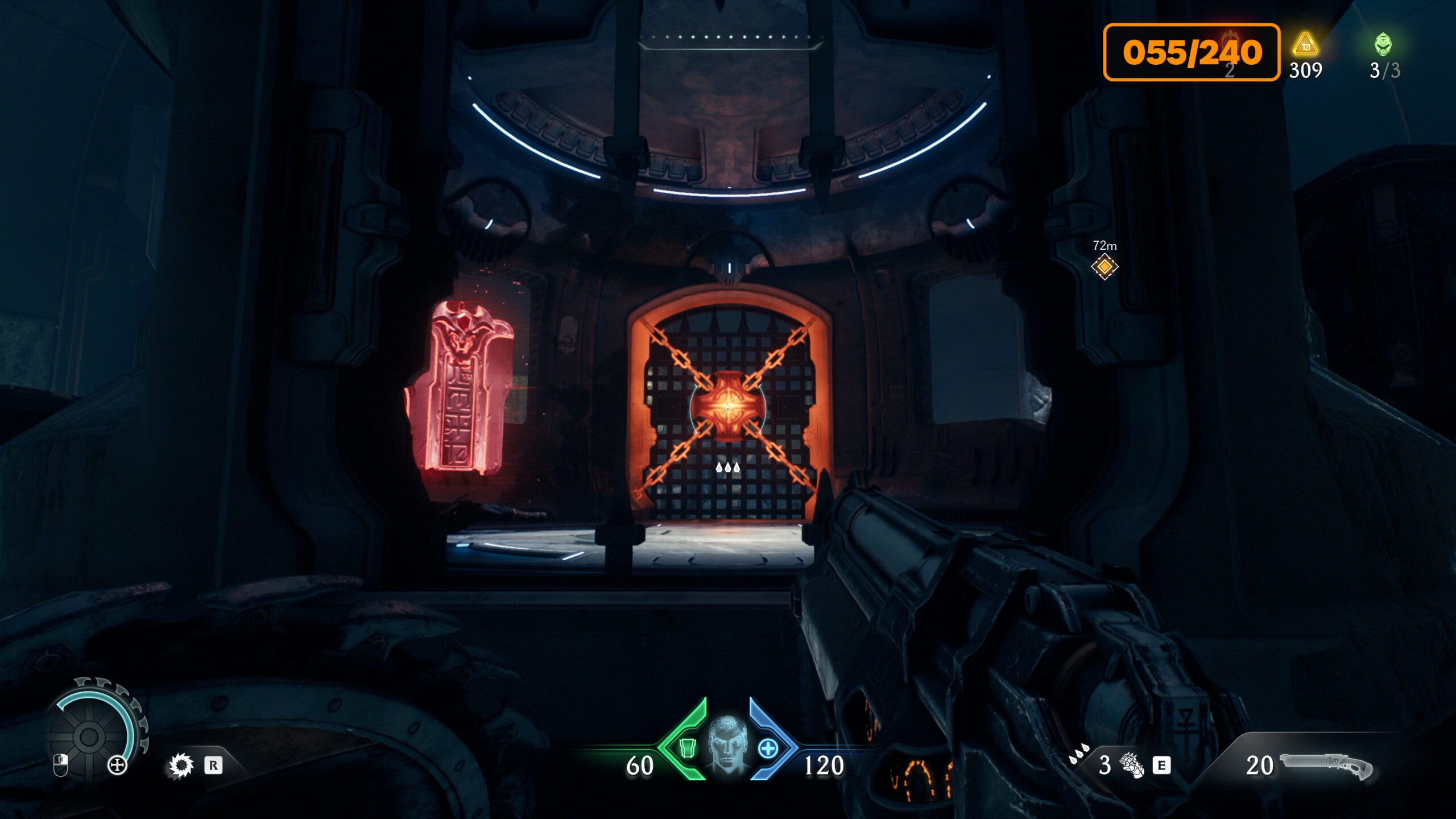1456x819 pixels.
Task: Select the gauntlet melee weapon icon
Action: pos(1132,765)
